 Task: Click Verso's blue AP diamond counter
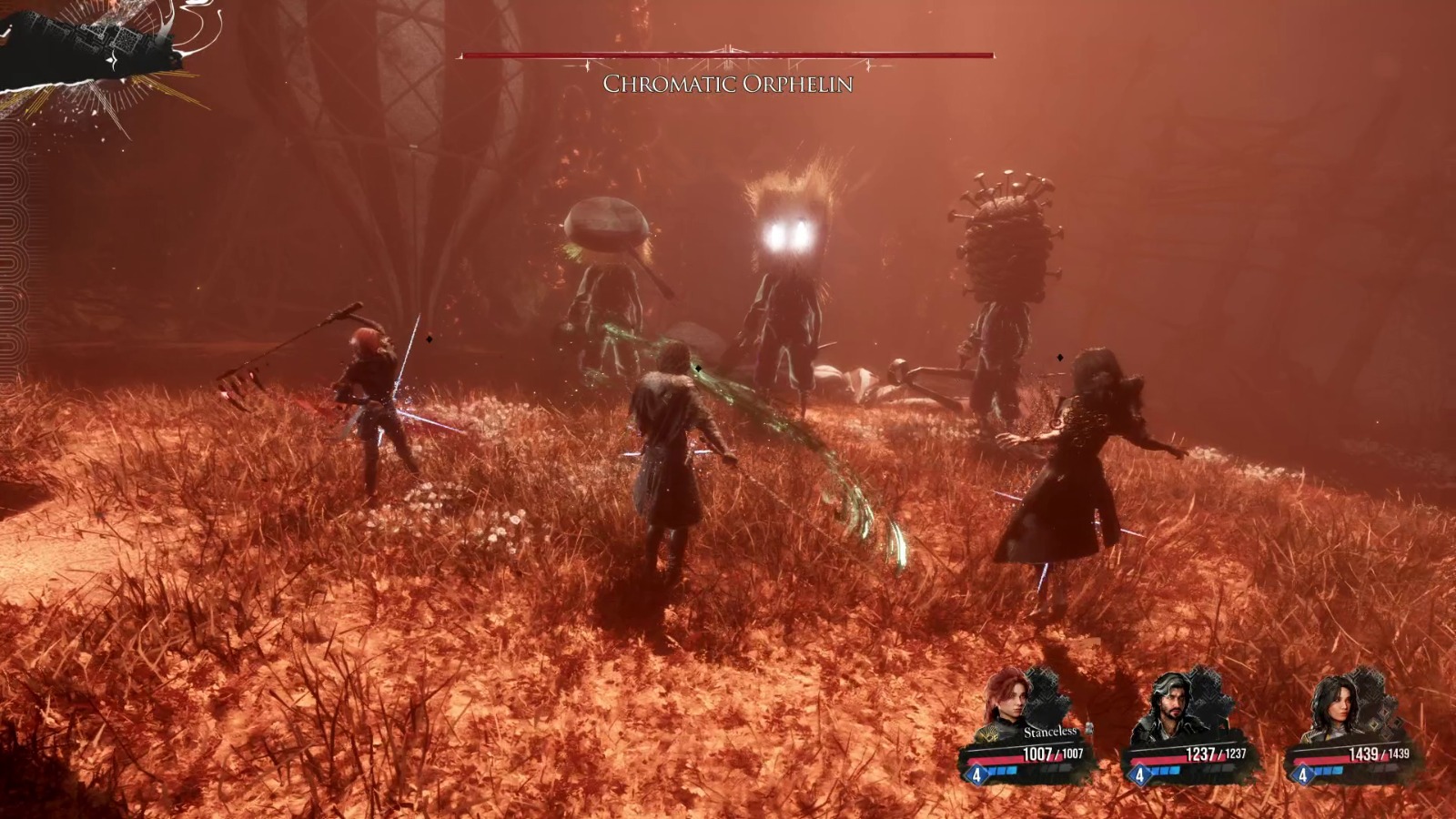1139,773
